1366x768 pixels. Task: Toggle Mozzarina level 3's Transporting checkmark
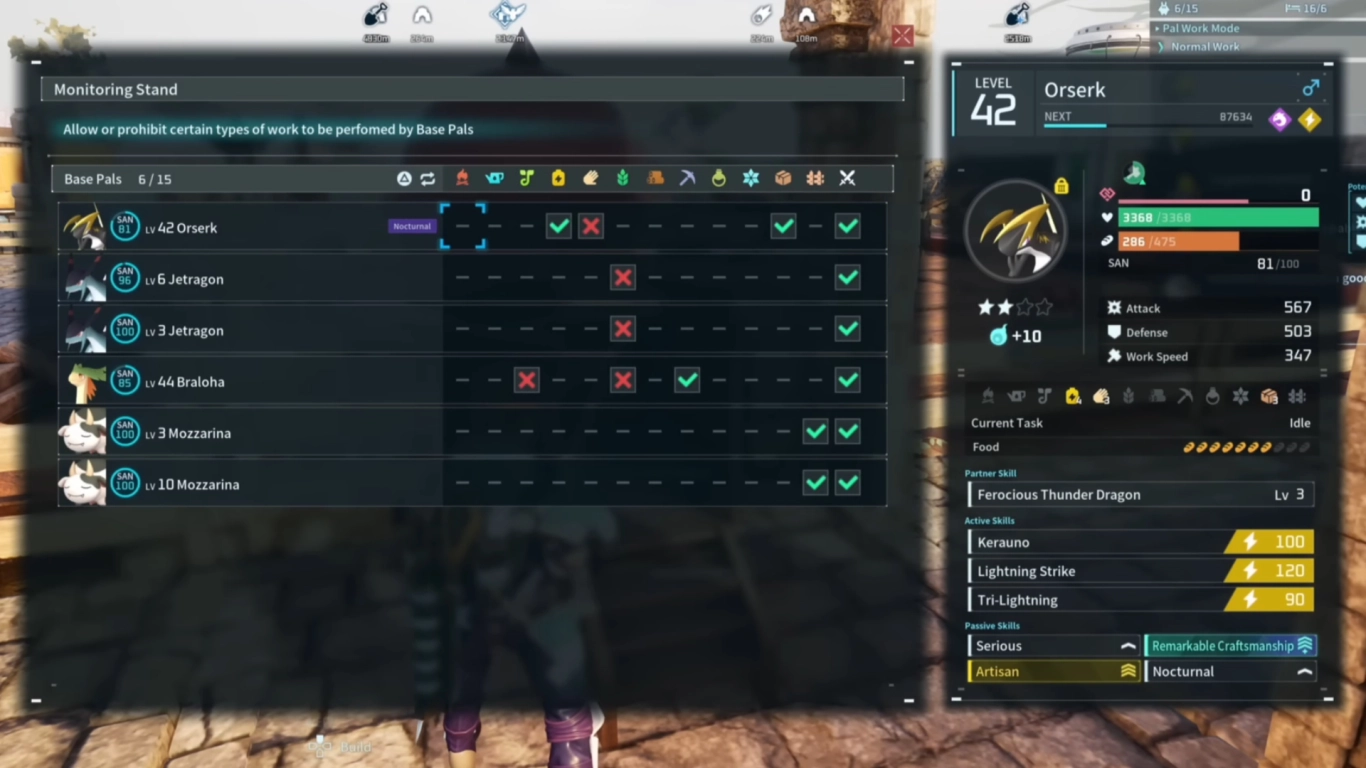815,431
